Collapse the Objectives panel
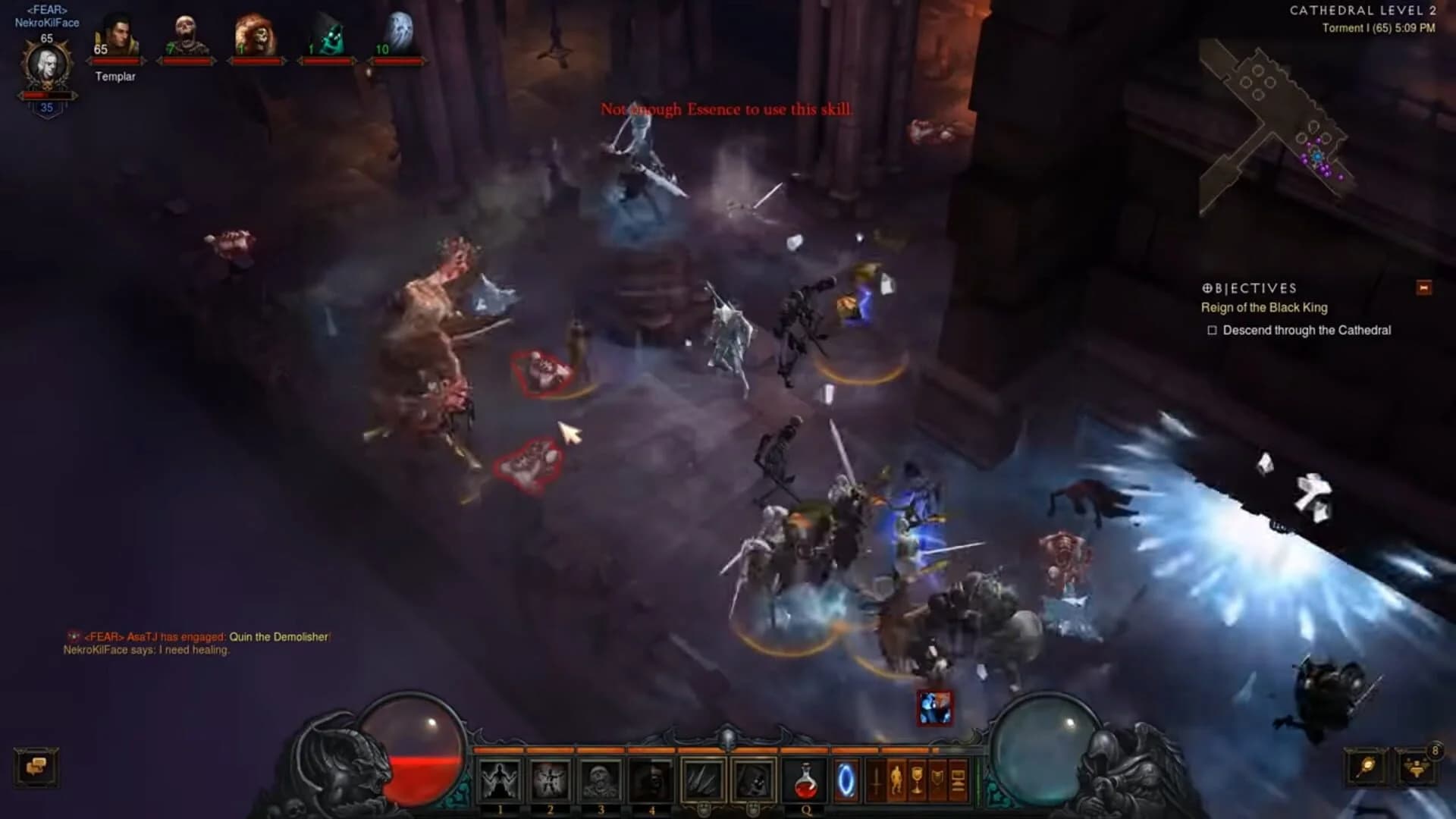This screenshot has height=819, width=1456. tap(1423, 288)
